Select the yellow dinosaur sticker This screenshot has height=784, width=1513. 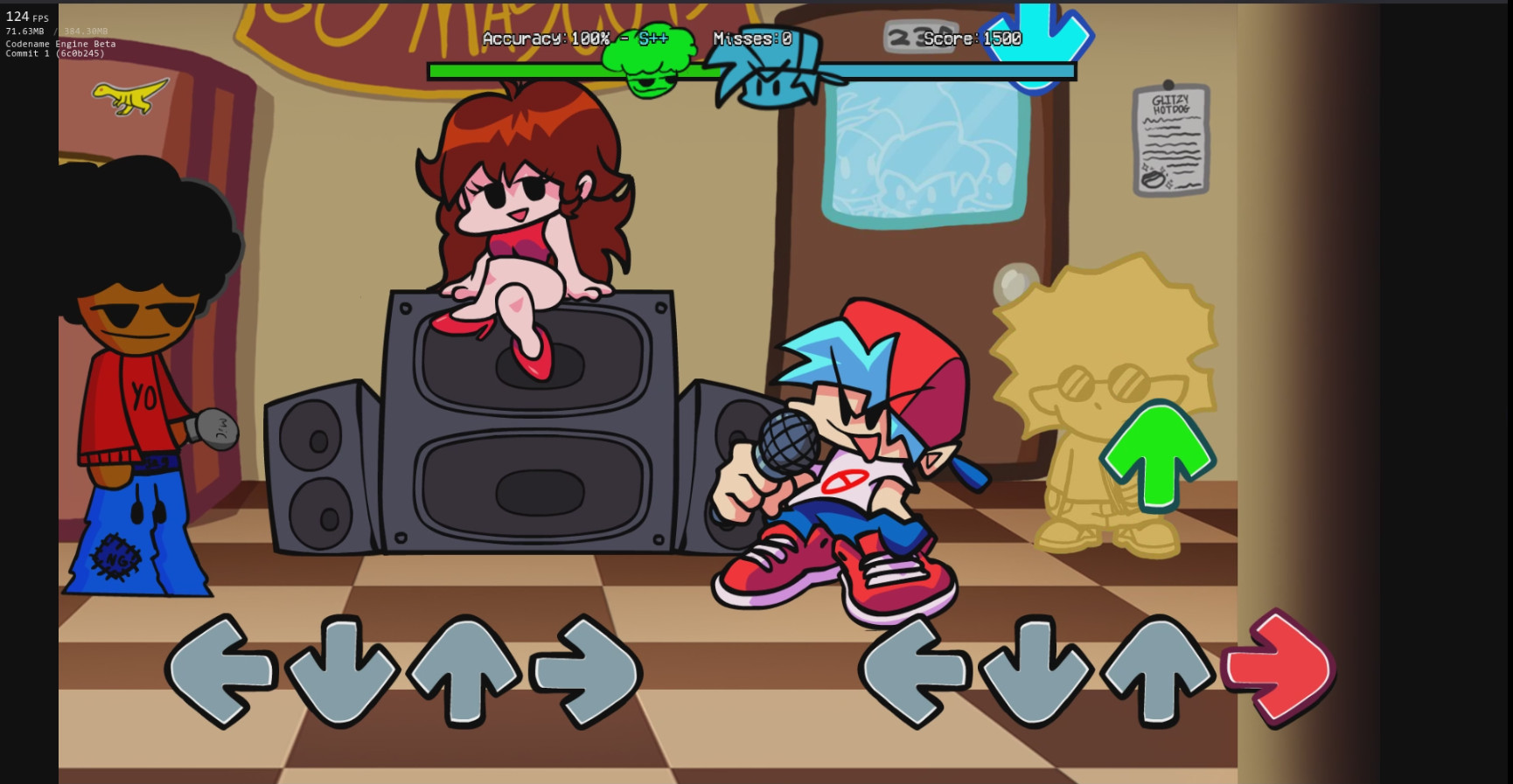tap(131, 98)
